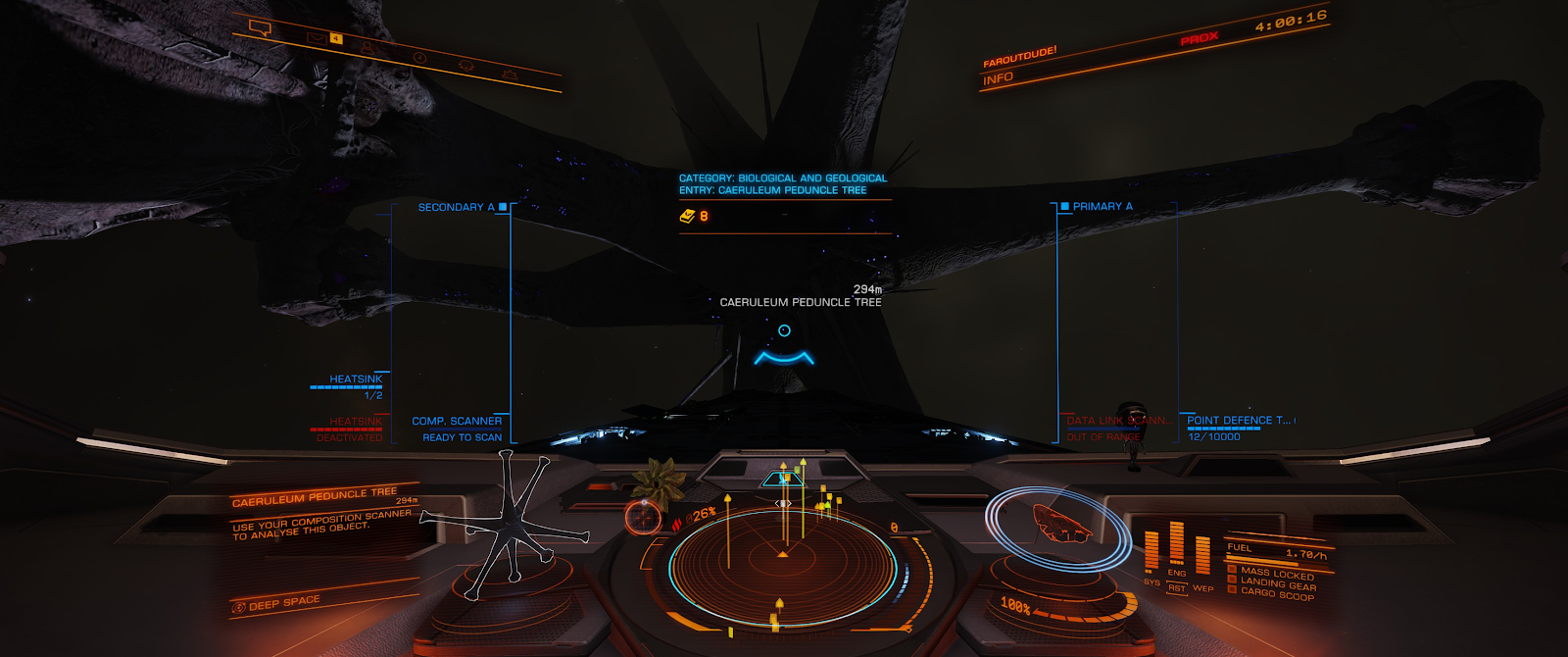
Task: Click the RST power distributor button
Action: (1176, 588)
